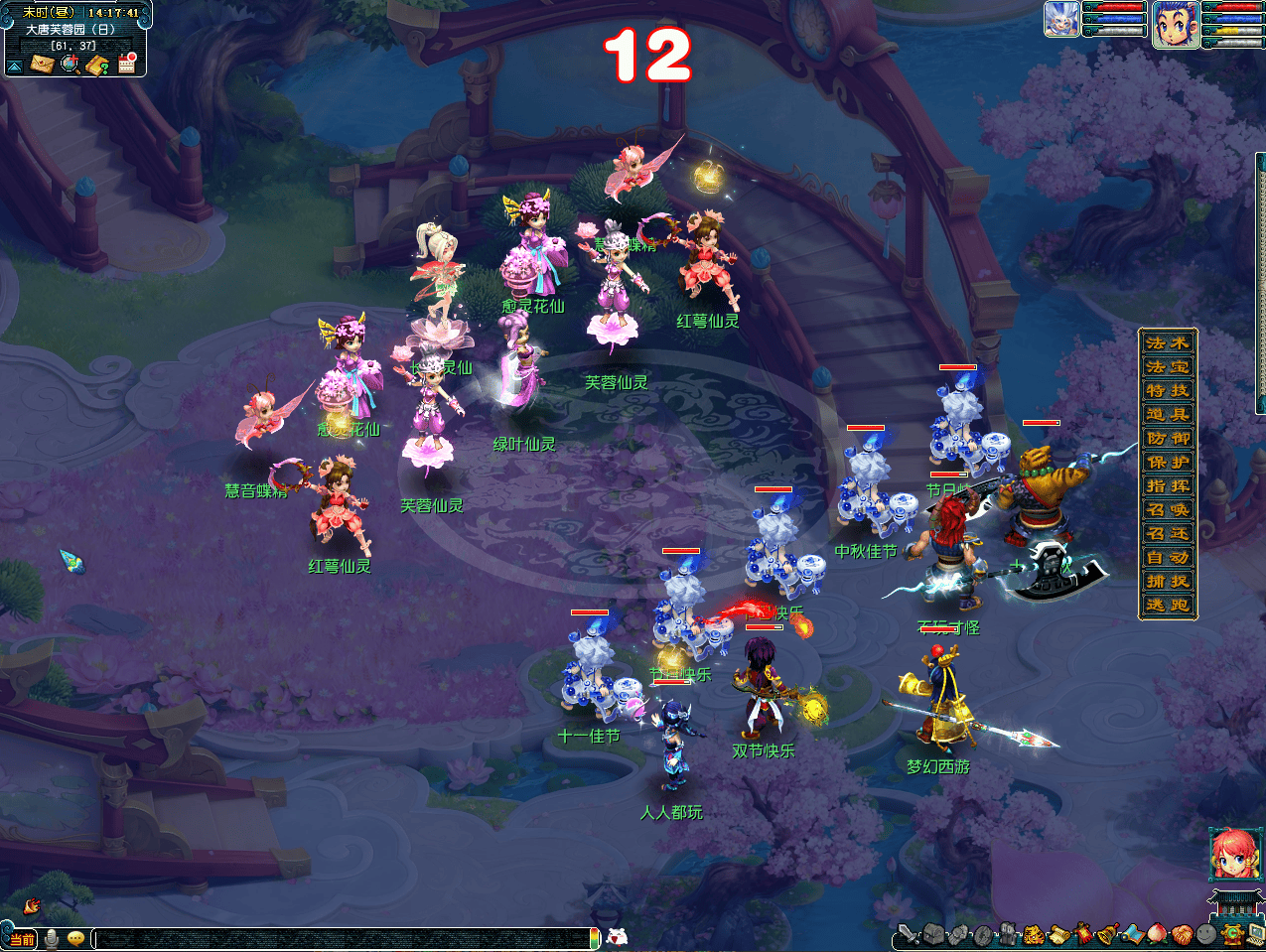
Task: Select the 捕捉 capture command
Action: click(1168, 581)
